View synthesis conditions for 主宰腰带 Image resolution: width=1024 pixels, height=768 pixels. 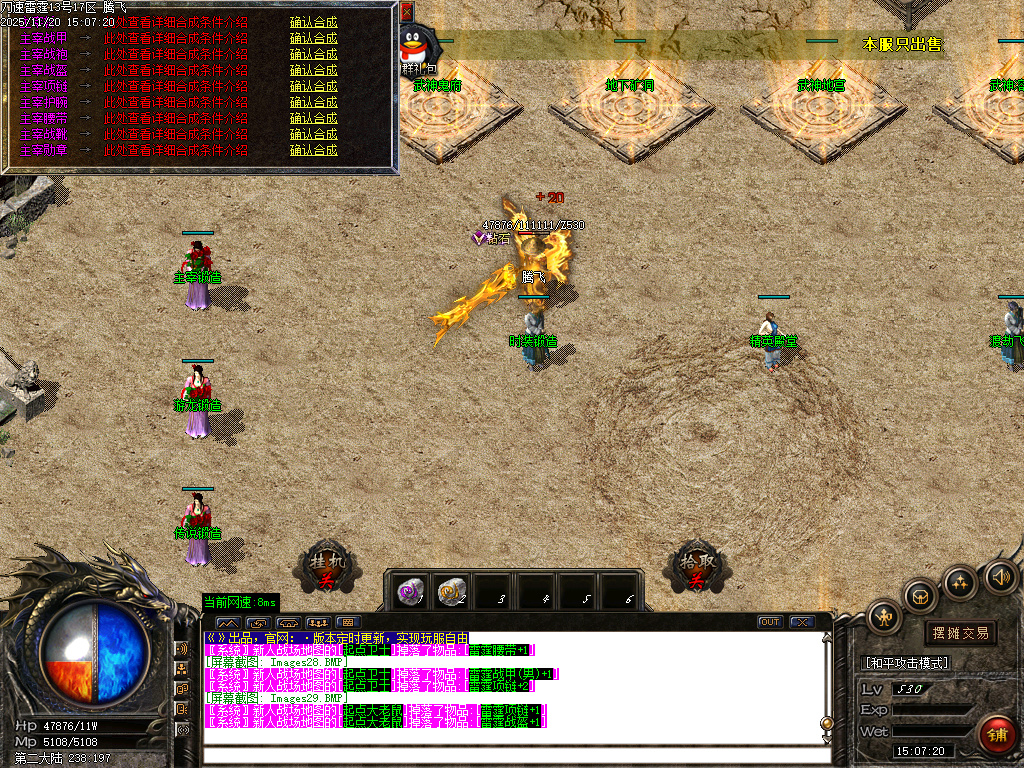click(x=176, y=118)
